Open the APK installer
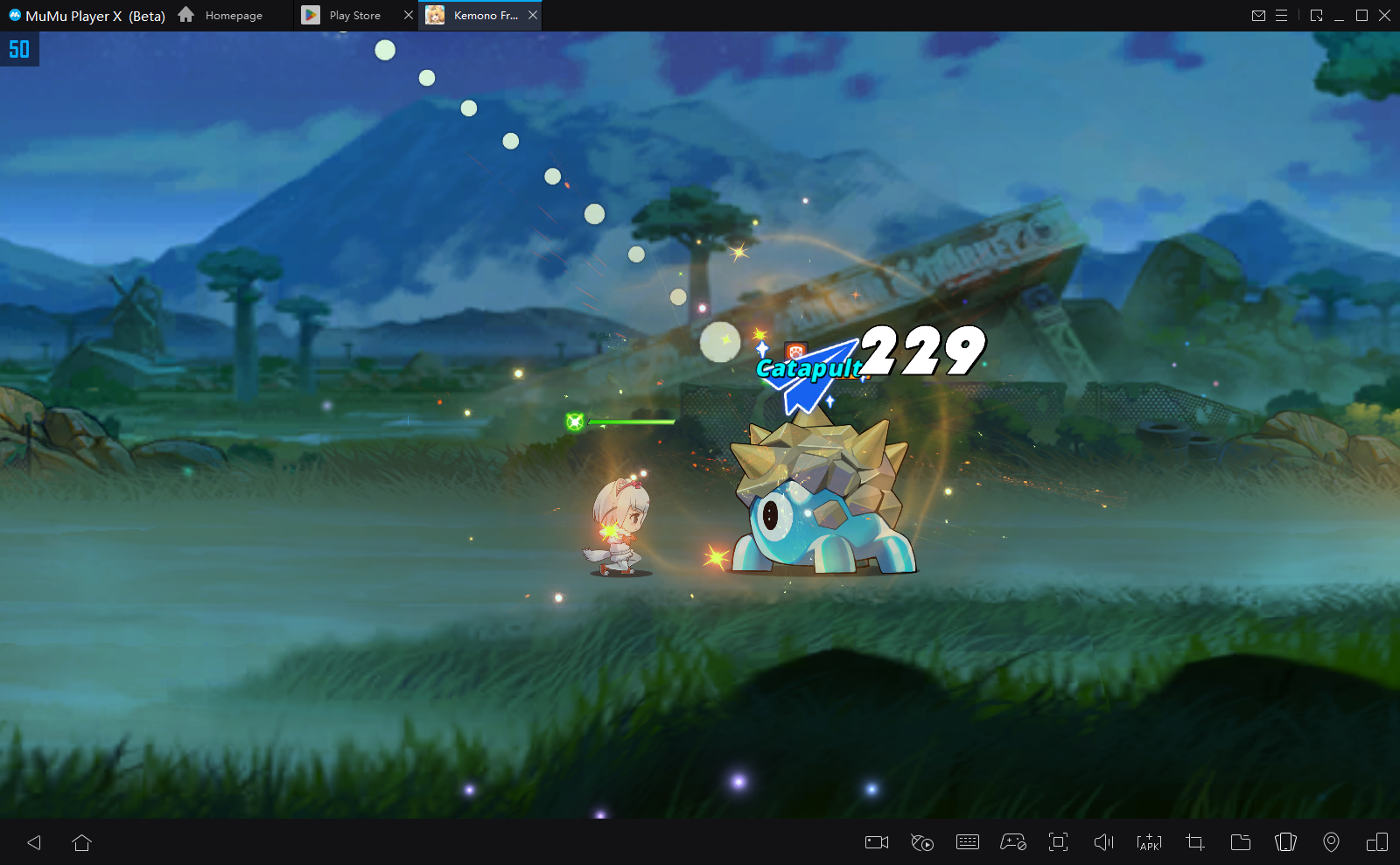1400x865 pixels. click(1149, 842)
